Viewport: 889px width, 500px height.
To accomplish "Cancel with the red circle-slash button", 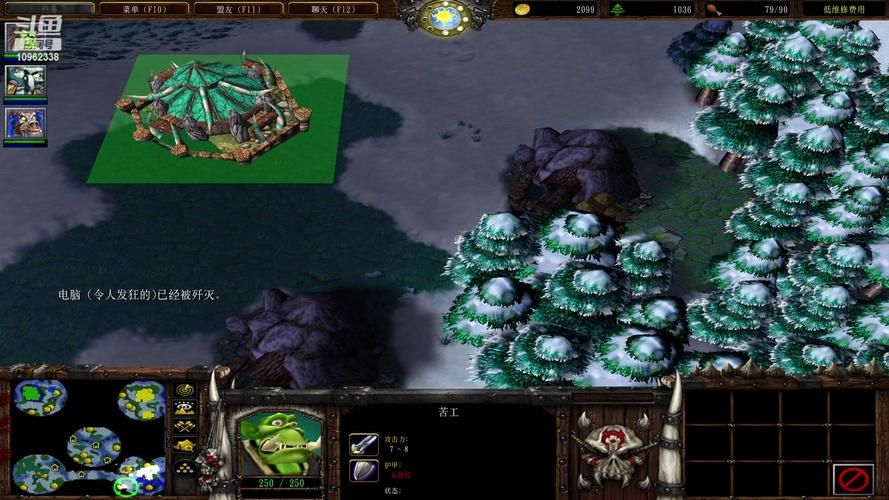I will click(x=853, y=476).
